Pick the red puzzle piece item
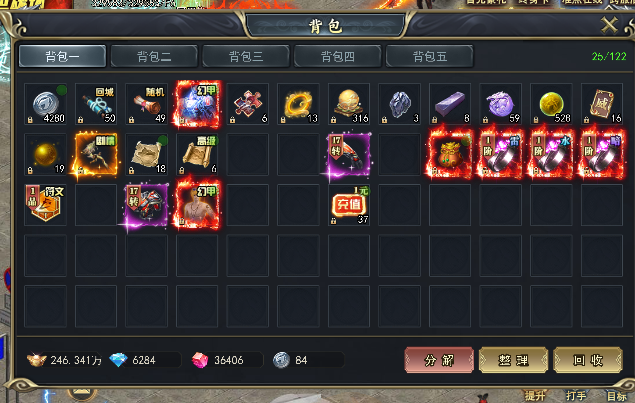The height and width of the screenshot is (403, 635). pos(248,105)
